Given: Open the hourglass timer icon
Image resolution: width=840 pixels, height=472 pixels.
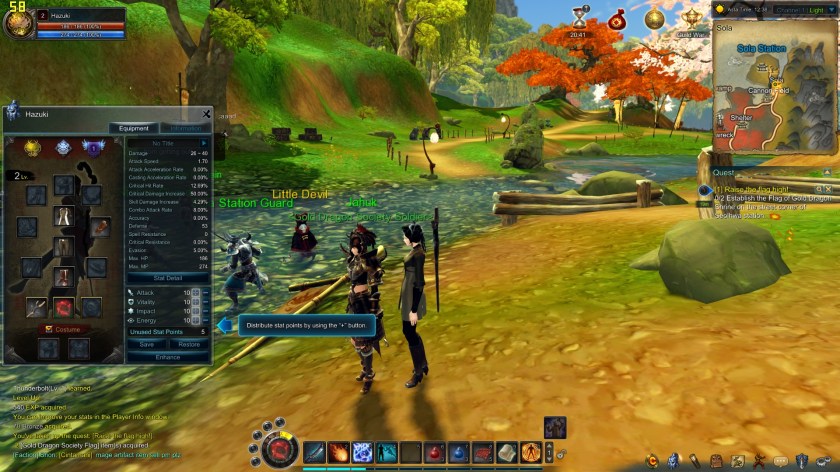Looking at the screenshot, I should (x=578, y=17).
